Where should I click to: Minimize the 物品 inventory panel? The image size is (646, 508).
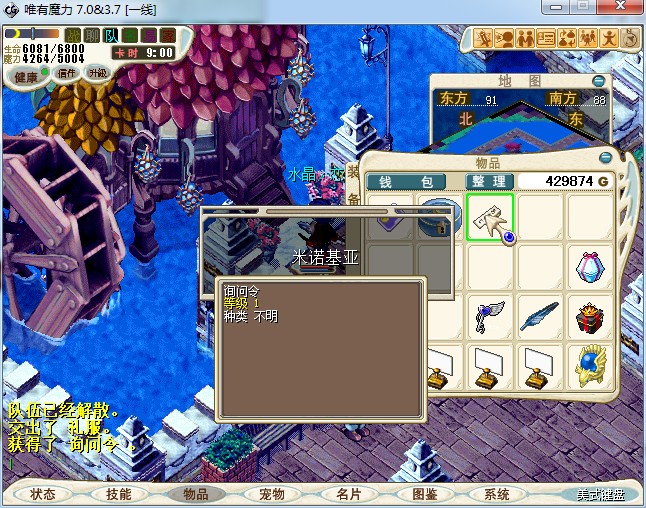pos(604,159)
